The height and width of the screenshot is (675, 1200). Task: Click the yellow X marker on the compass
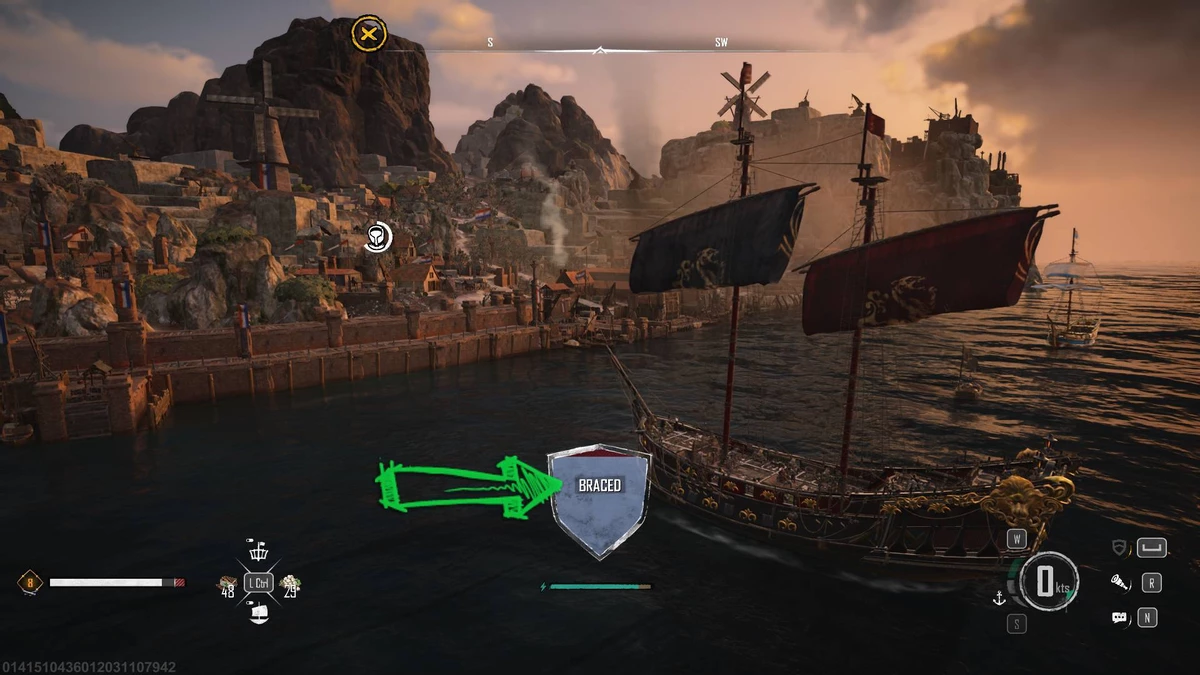pos(370,33)
